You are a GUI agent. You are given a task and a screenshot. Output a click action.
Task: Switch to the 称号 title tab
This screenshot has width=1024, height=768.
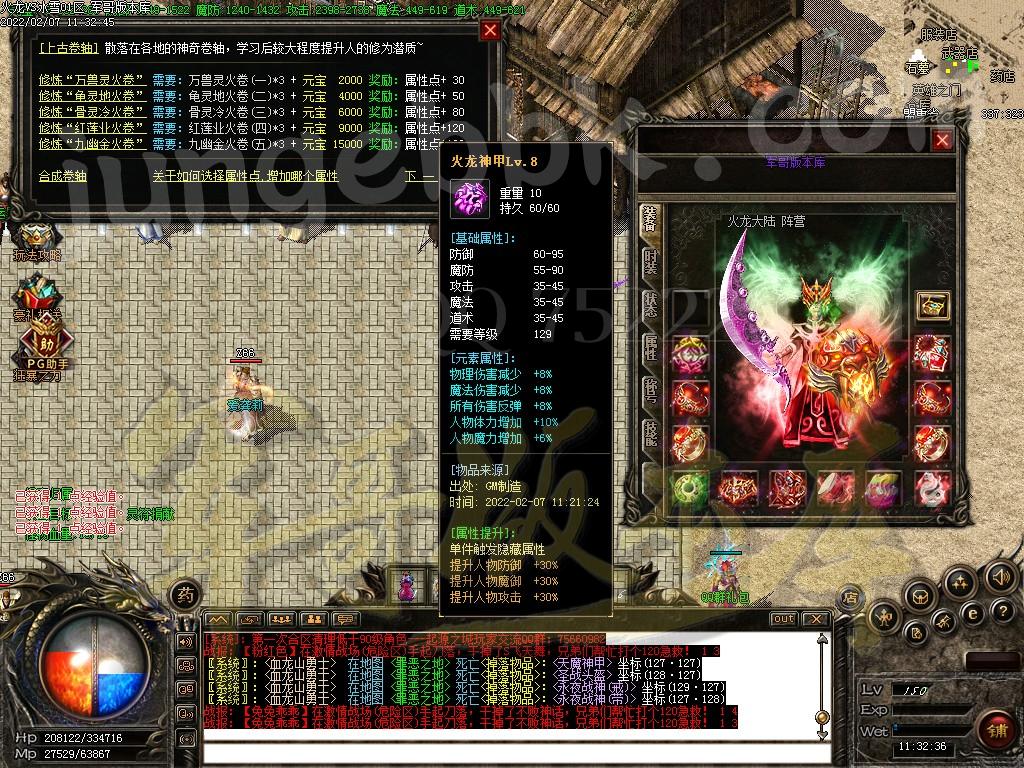tap(651, 392)
